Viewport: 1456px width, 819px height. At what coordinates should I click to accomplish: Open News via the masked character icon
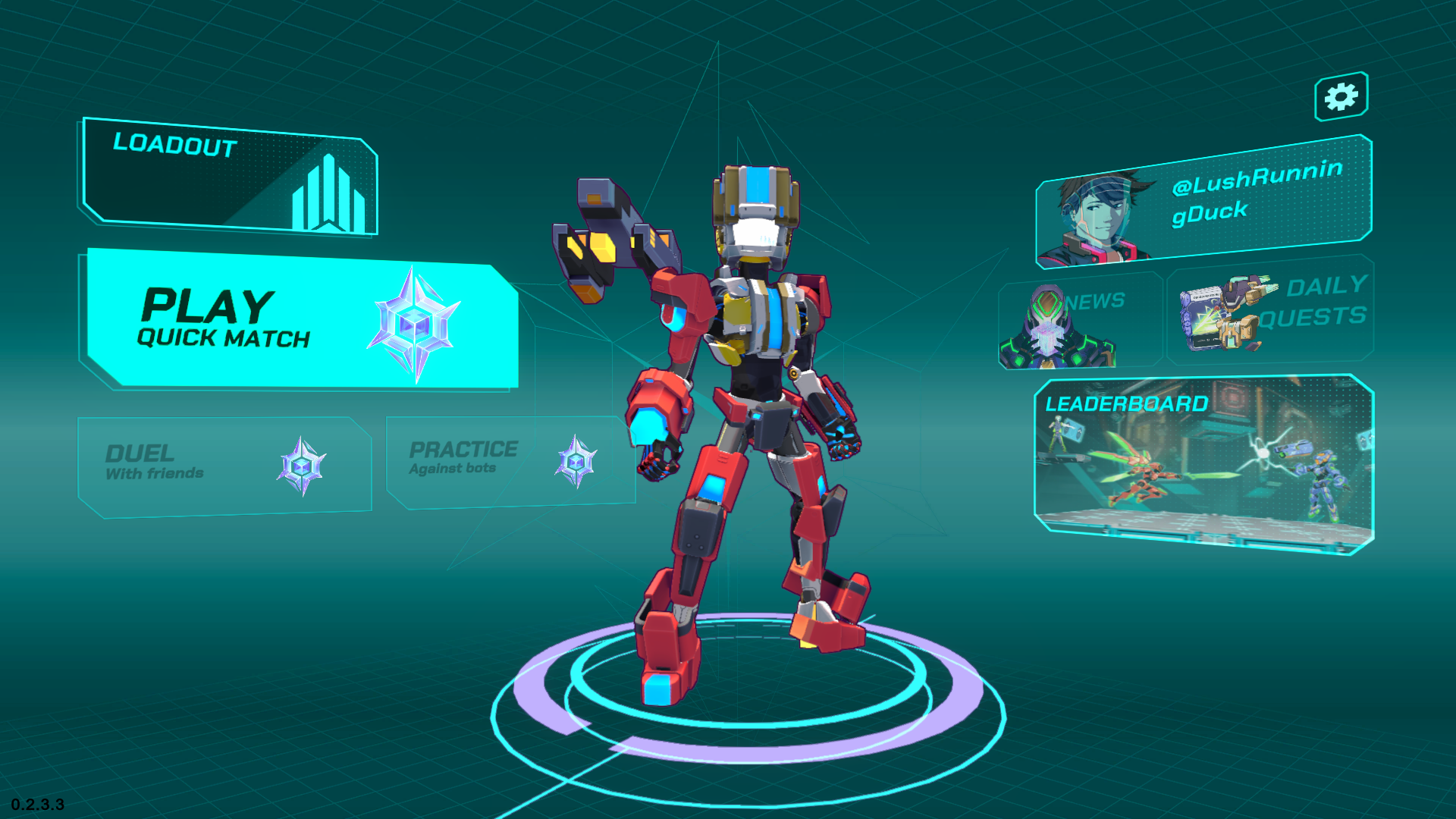1049,326
